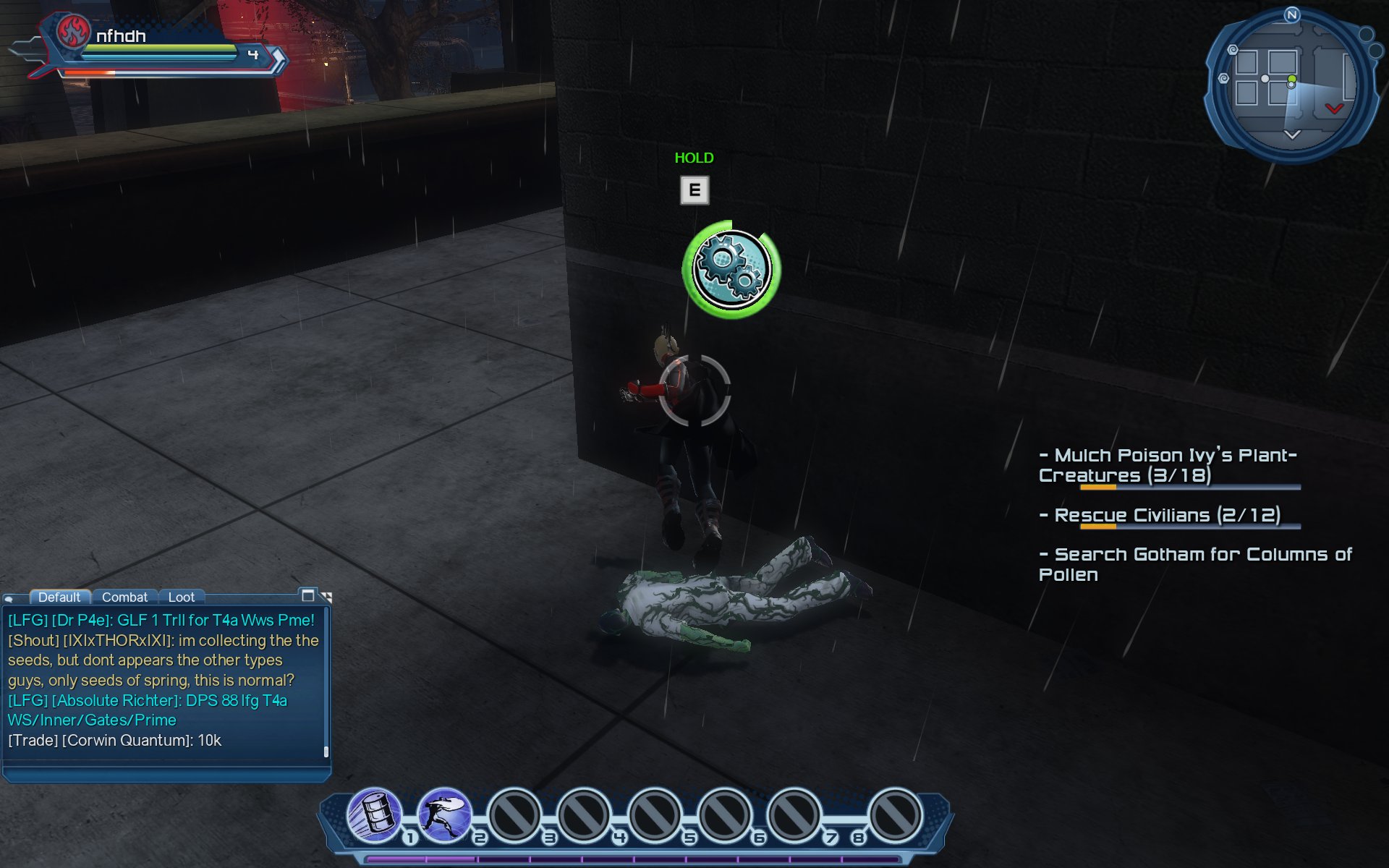The width and height of the screenshot is (1389, 868).
Task: Switch to the Default chat tab
Action: pyautogui.click(x=59, y=597)
